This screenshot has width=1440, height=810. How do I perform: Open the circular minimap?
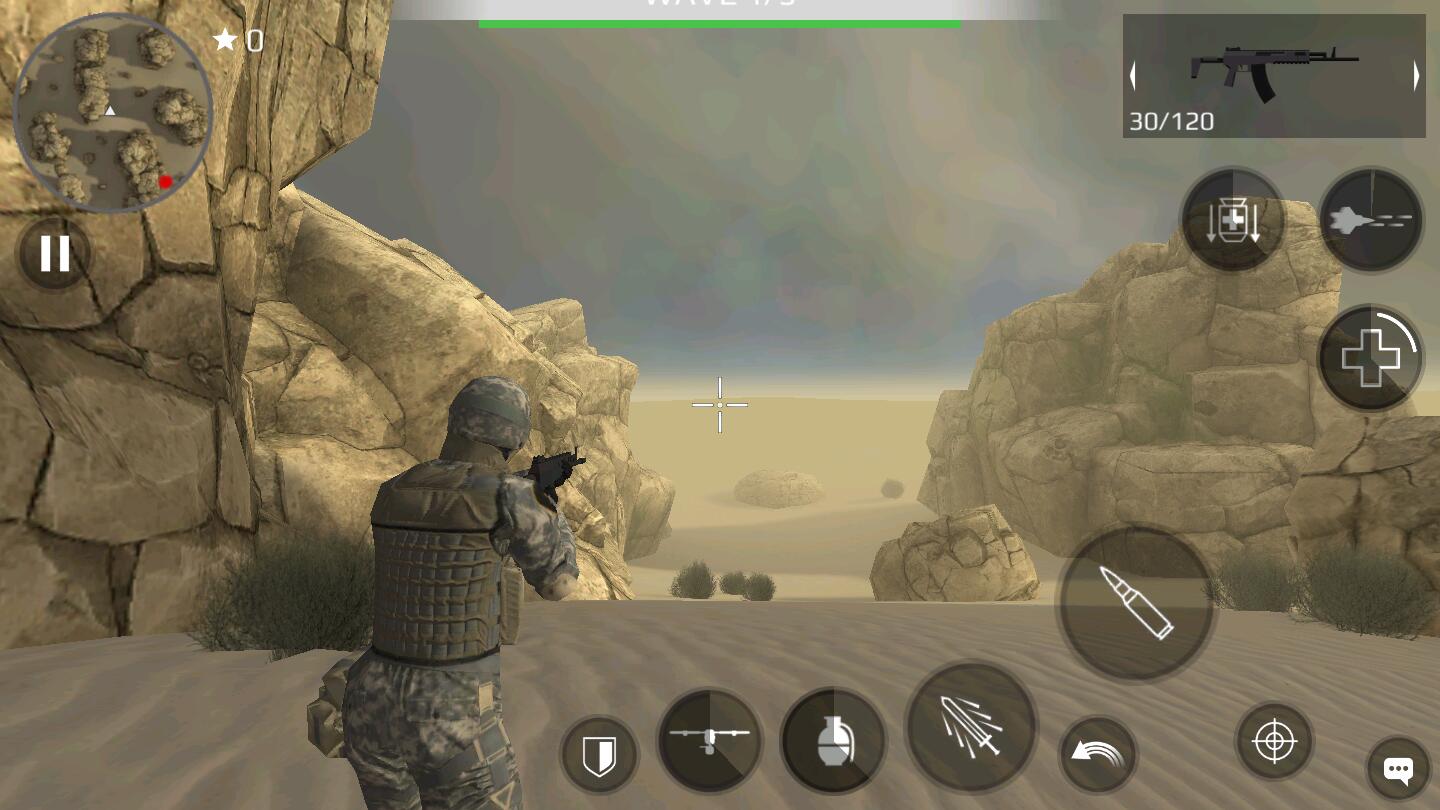pyautogui.click(x=112, y=112)
